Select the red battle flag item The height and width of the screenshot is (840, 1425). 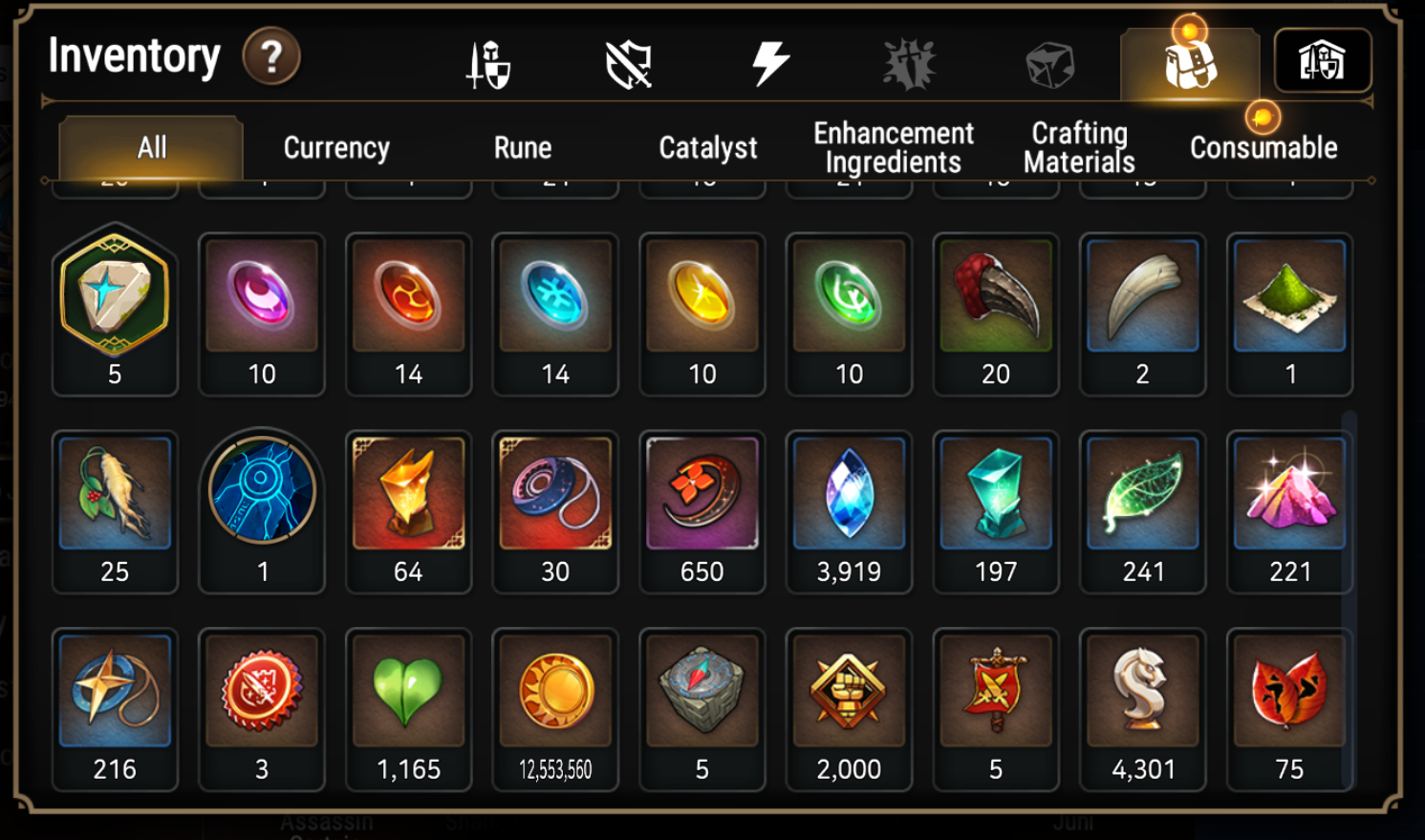click(996, 708)
